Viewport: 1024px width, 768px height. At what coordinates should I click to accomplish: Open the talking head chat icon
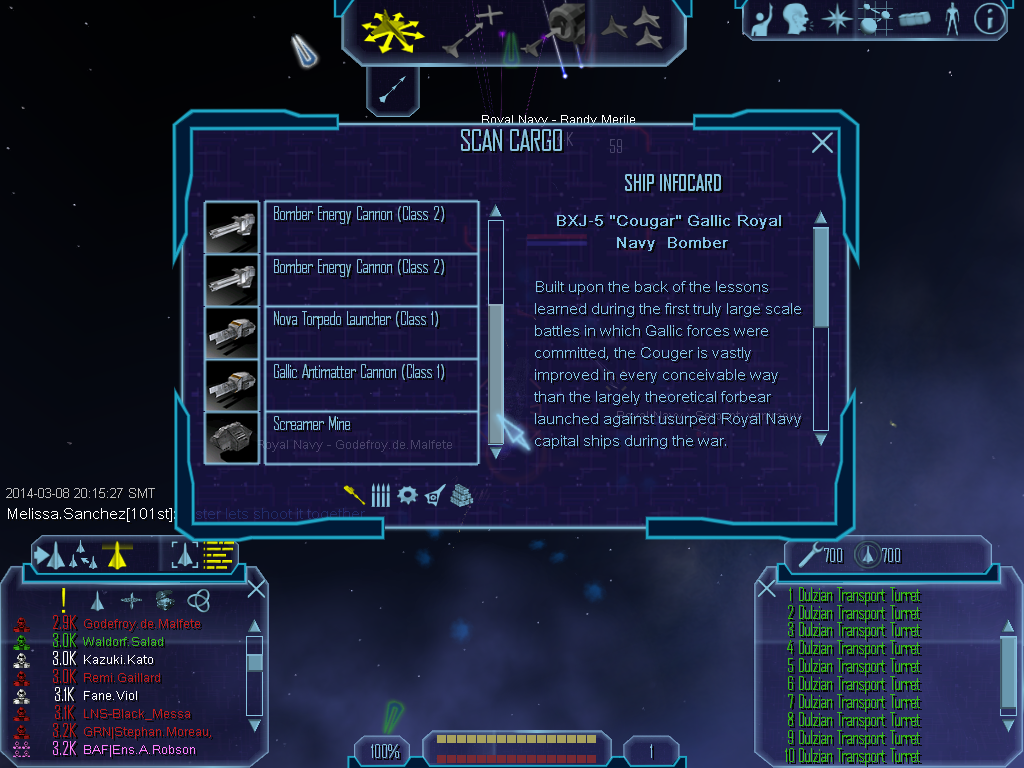[796, 19]
